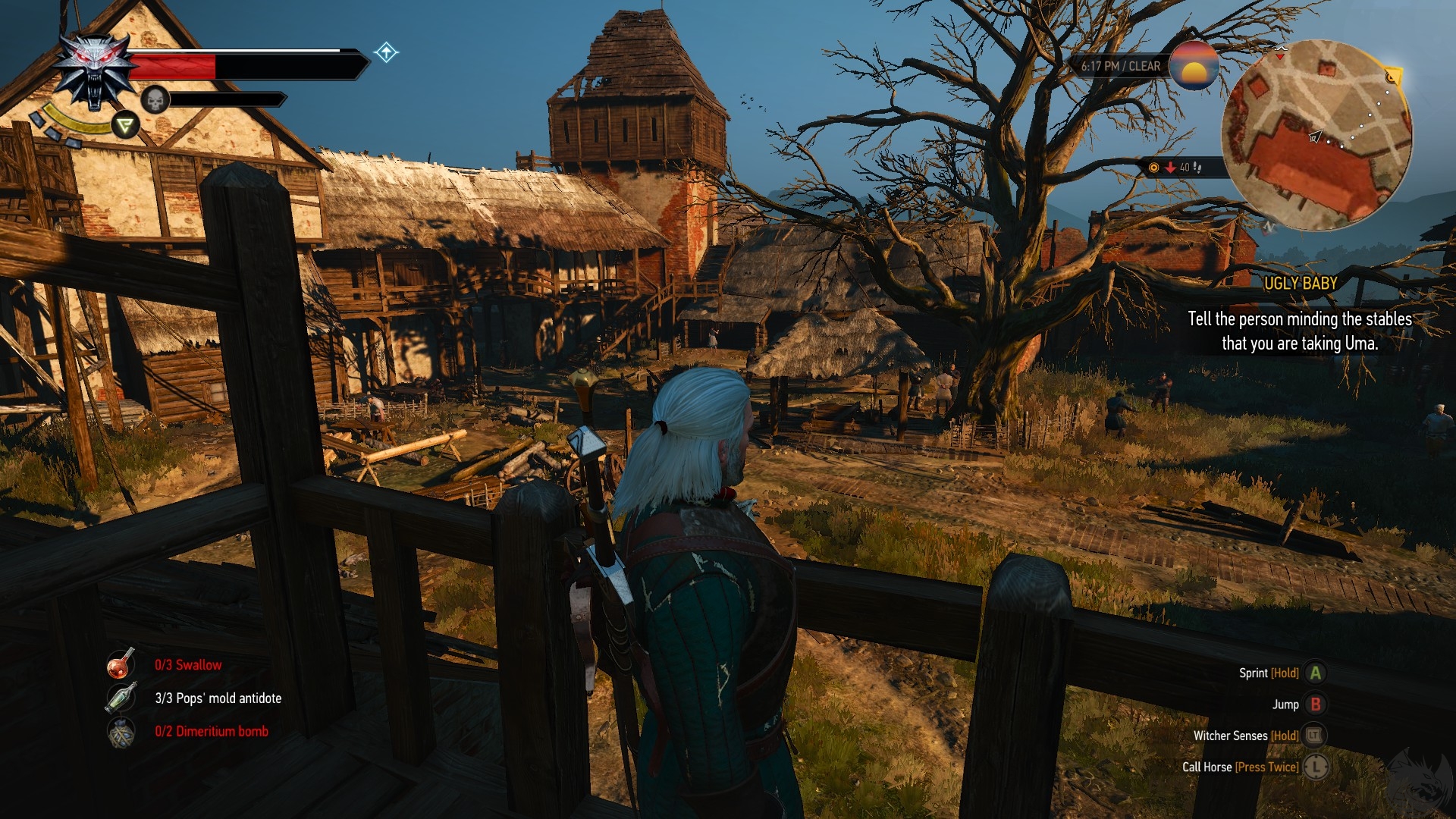Viewport: 1456px width, 819px height.
Task: Click the blue diamond buff icon
Action: pyautogui.click(x=386, y=52)
